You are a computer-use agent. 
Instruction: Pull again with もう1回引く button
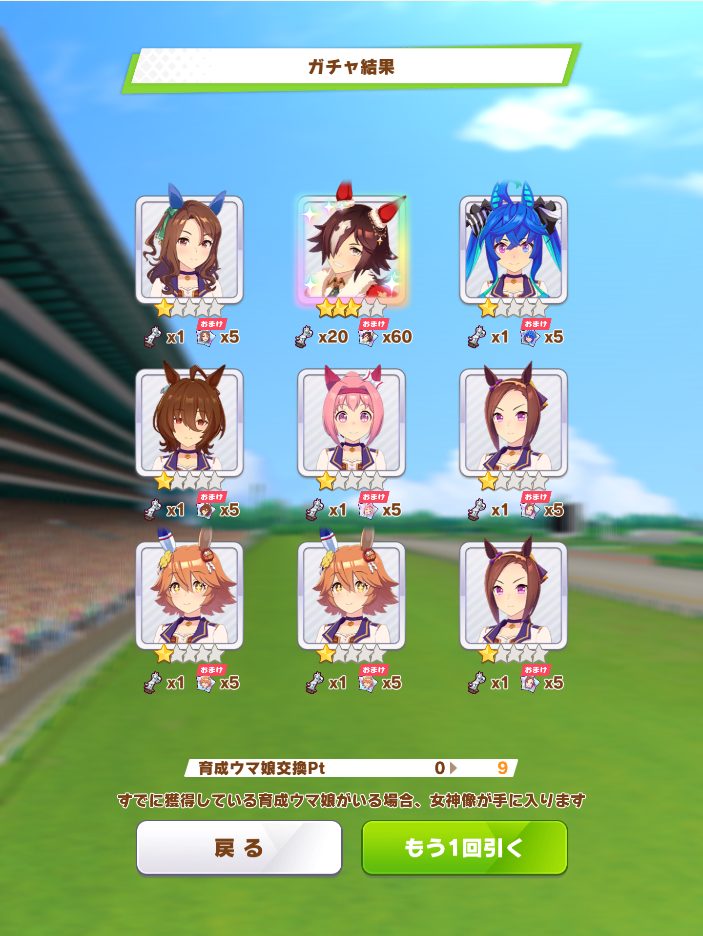point(464,848)
